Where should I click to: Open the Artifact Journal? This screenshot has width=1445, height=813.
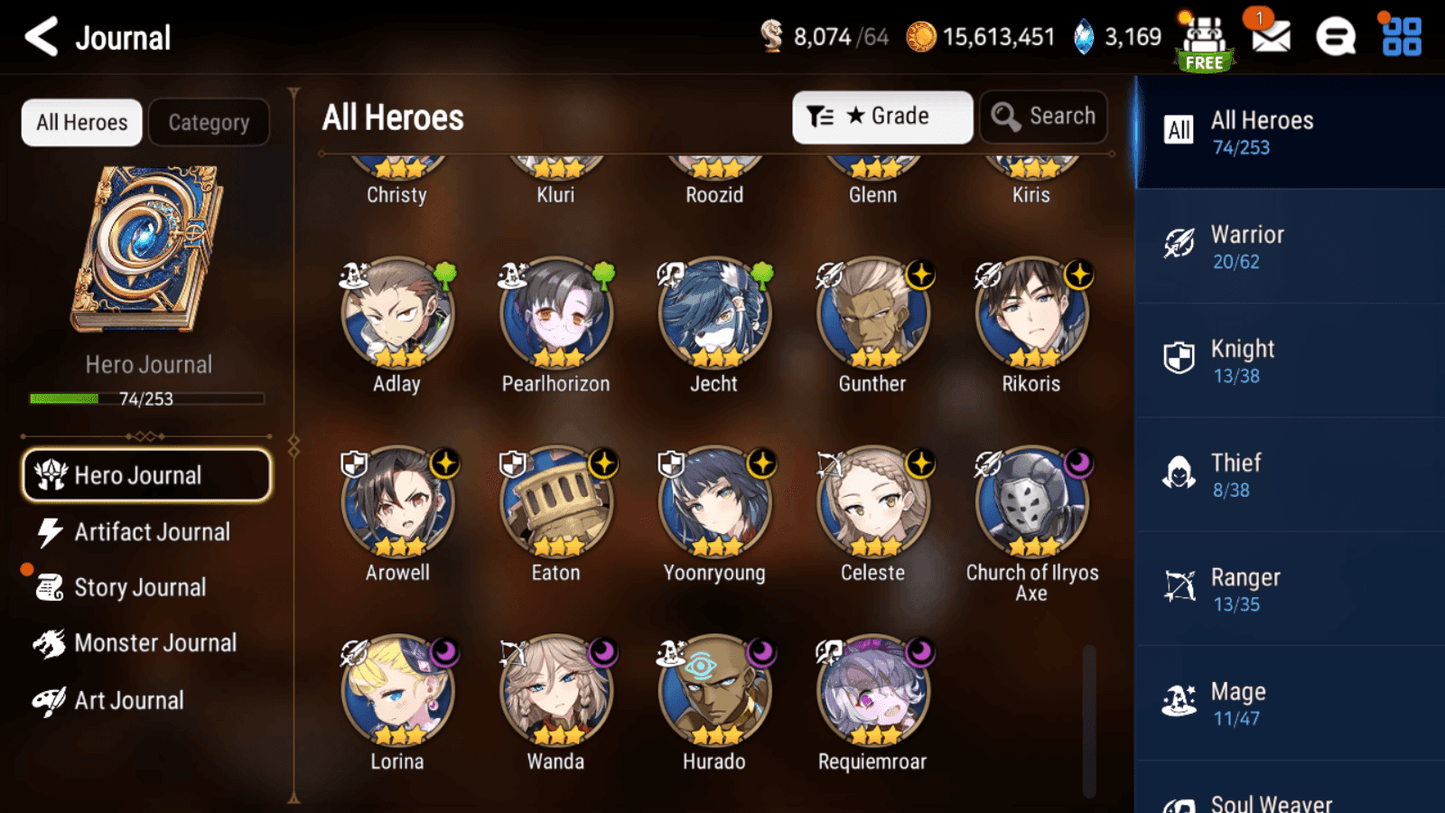tap(150, 532)
